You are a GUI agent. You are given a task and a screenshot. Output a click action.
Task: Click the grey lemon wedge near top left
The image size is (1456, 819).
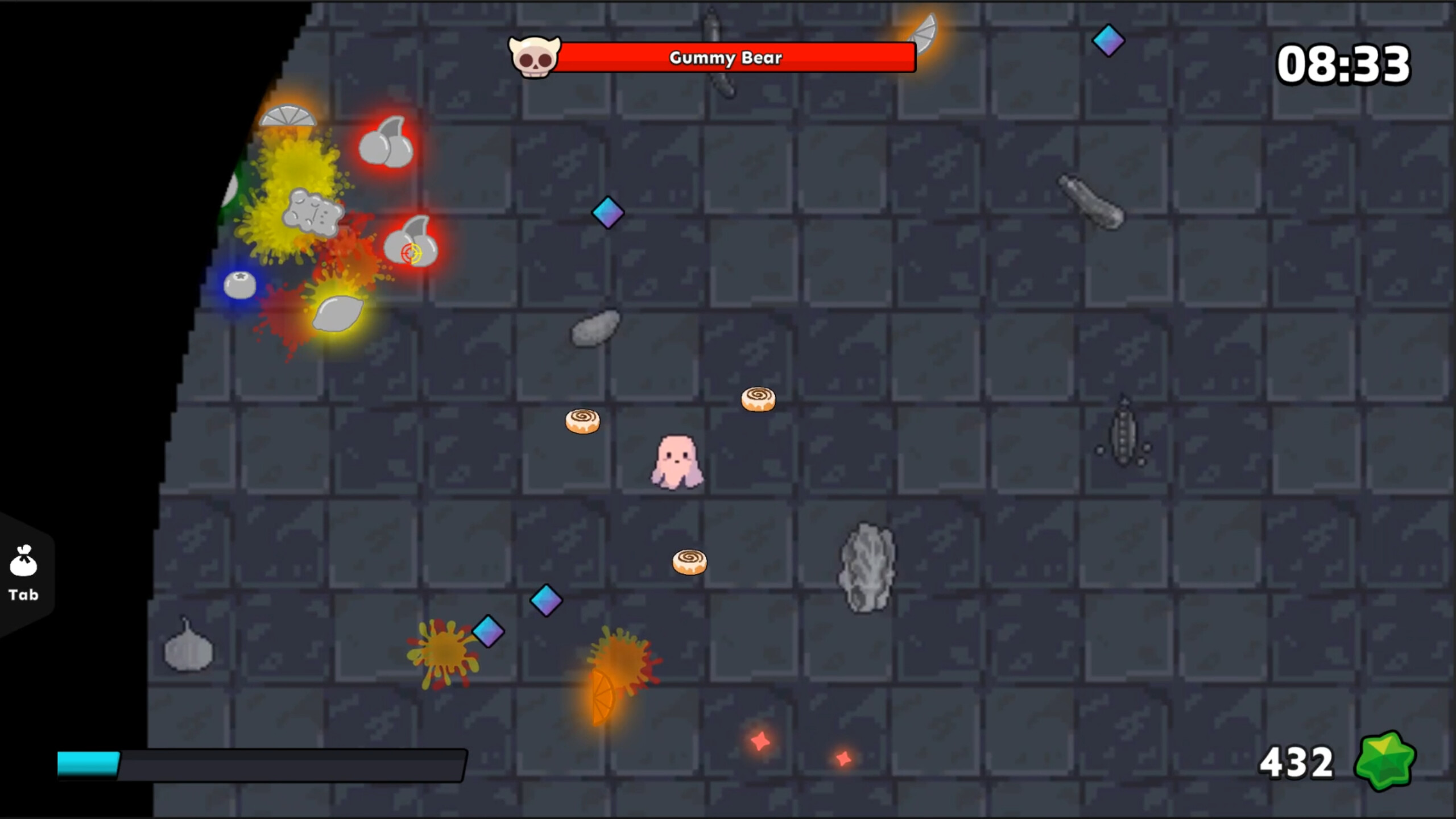(288, 115)
